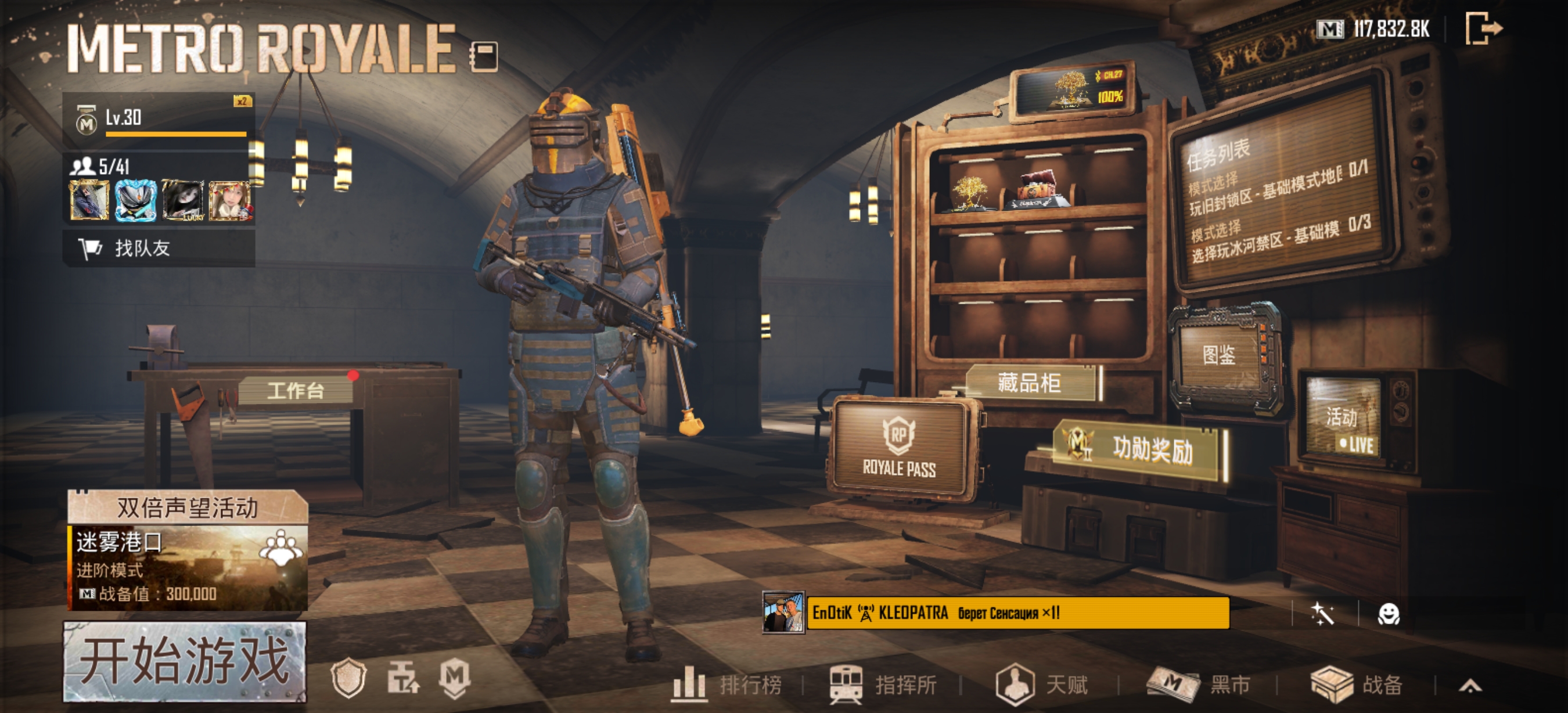Open the Royale Pass panel
The height and width of the screenshot is (713, 1568).
coord(899,449)
